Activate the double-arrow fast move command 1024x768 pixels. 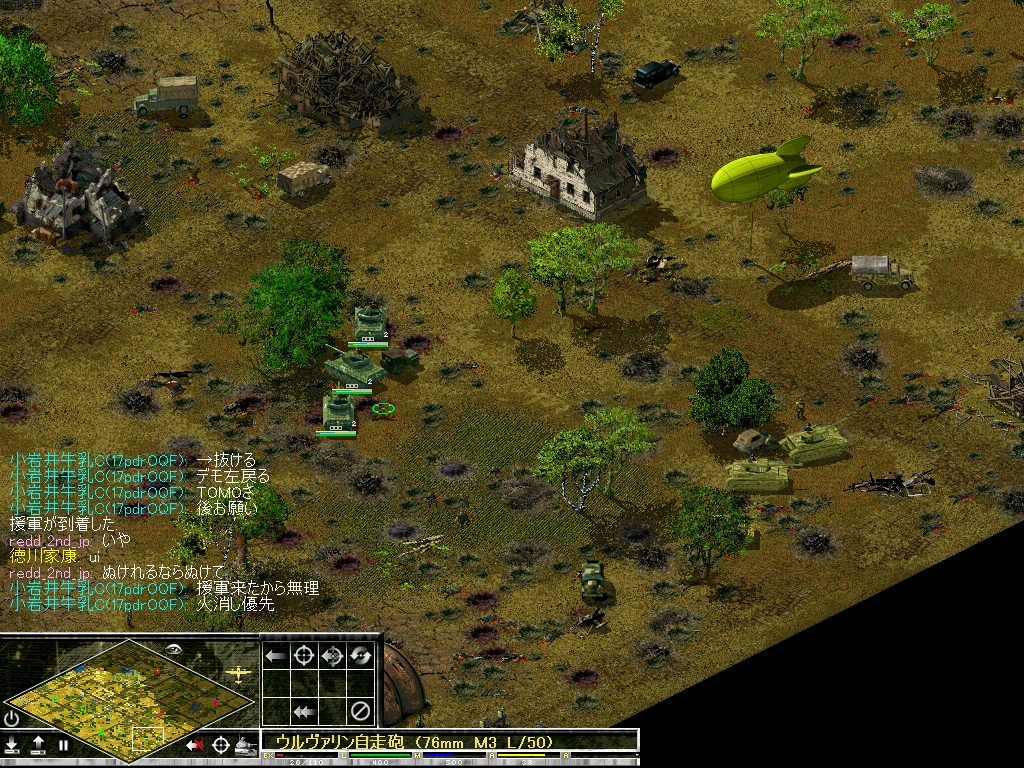point(303,712)
